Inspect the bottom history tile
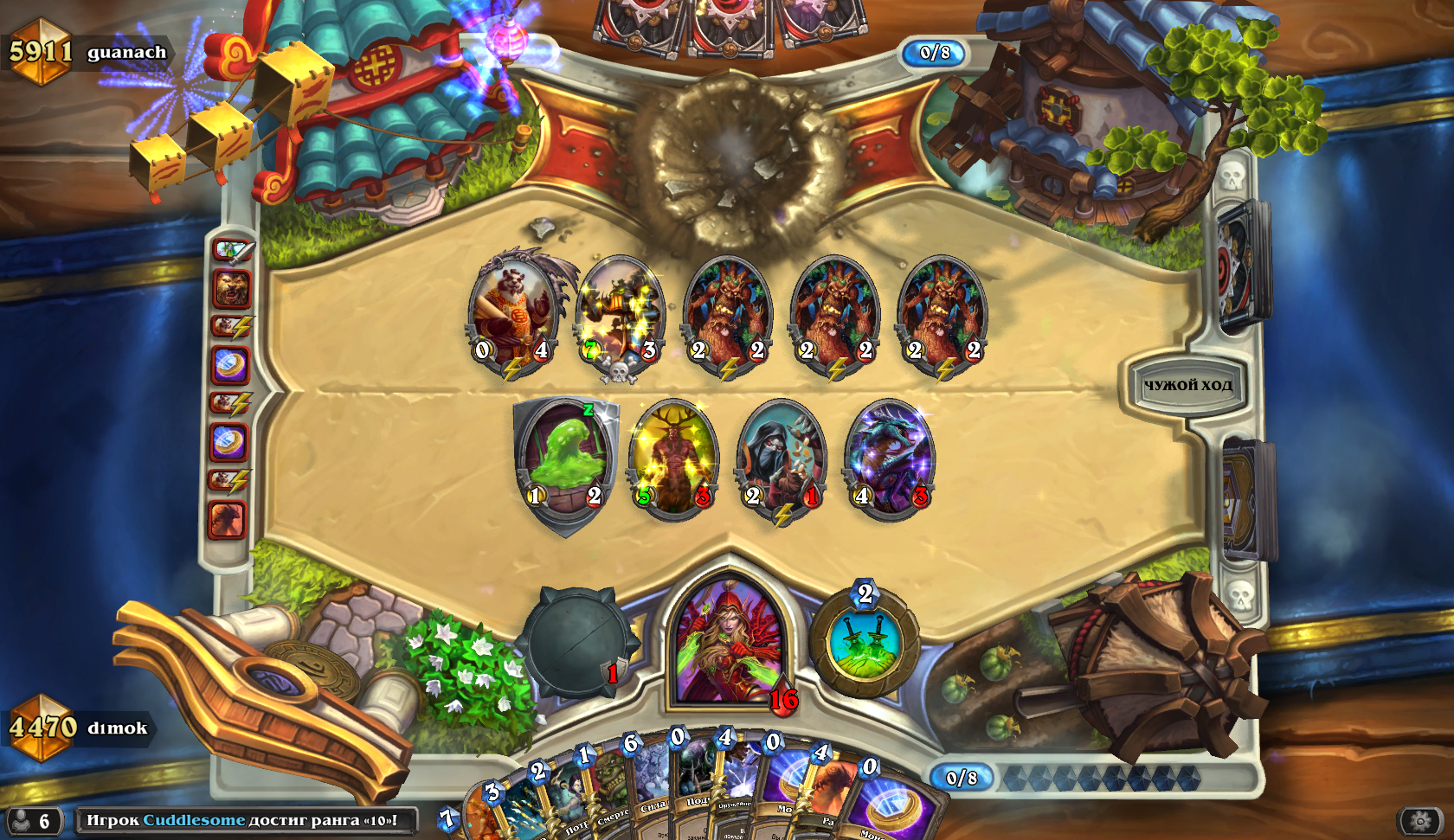The width and height of the screenshot is (1454, 840). [228, 520]
